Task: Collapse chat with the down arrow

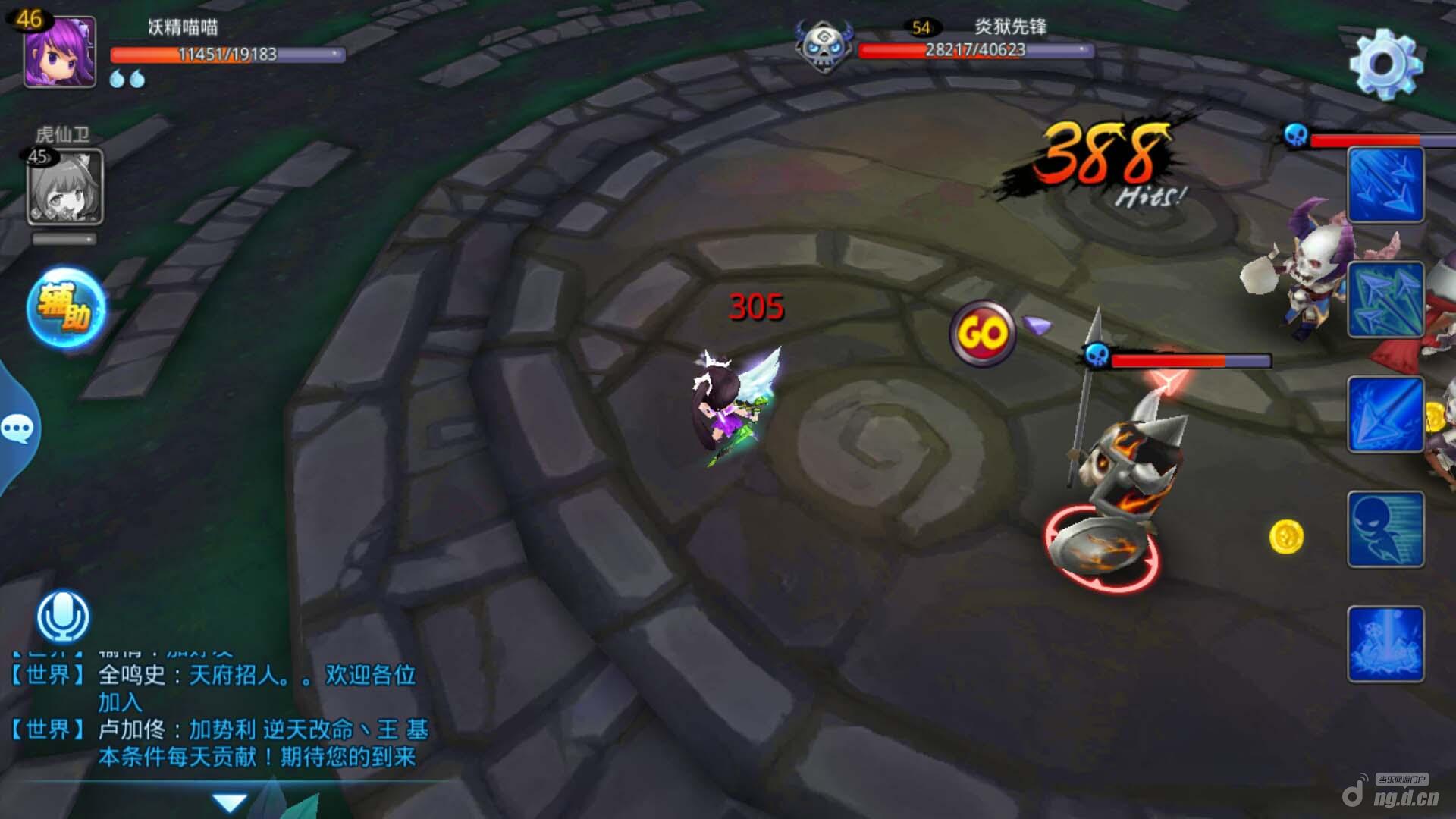Action: [x=230, y=802]
